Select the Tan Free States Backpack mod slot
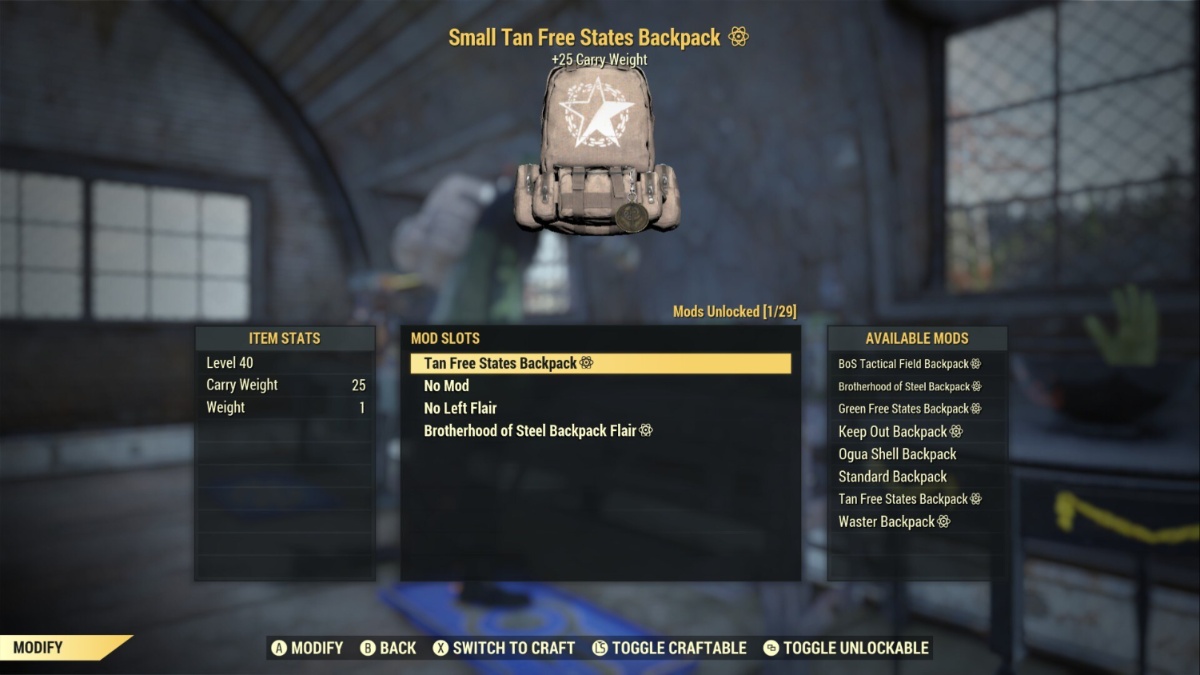The image size is (1200, 675). pos(600,363)
